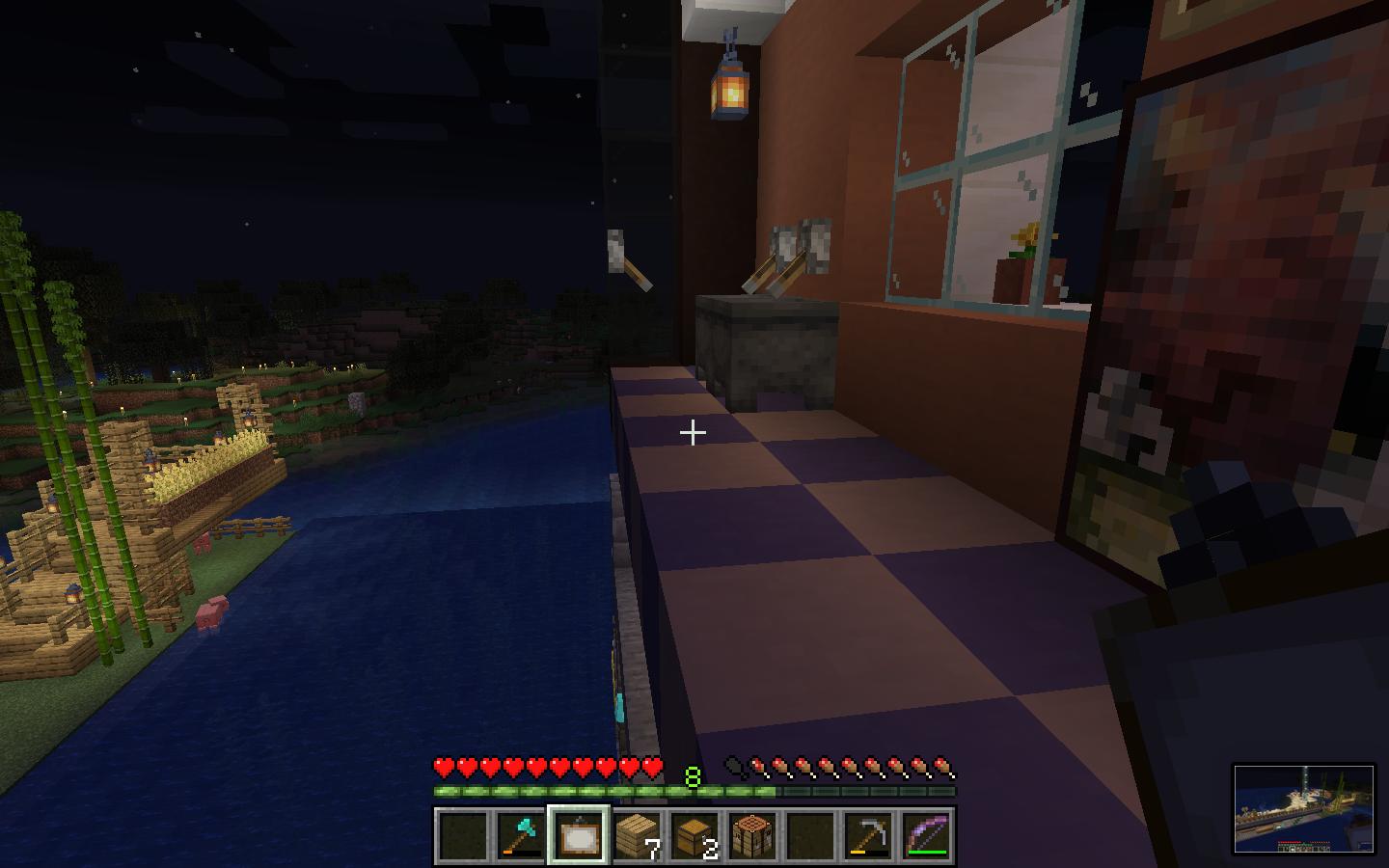This screenshot has height=868, width=1389.
Task: Click the crosshair at screen center
Action: pos(694,433)
